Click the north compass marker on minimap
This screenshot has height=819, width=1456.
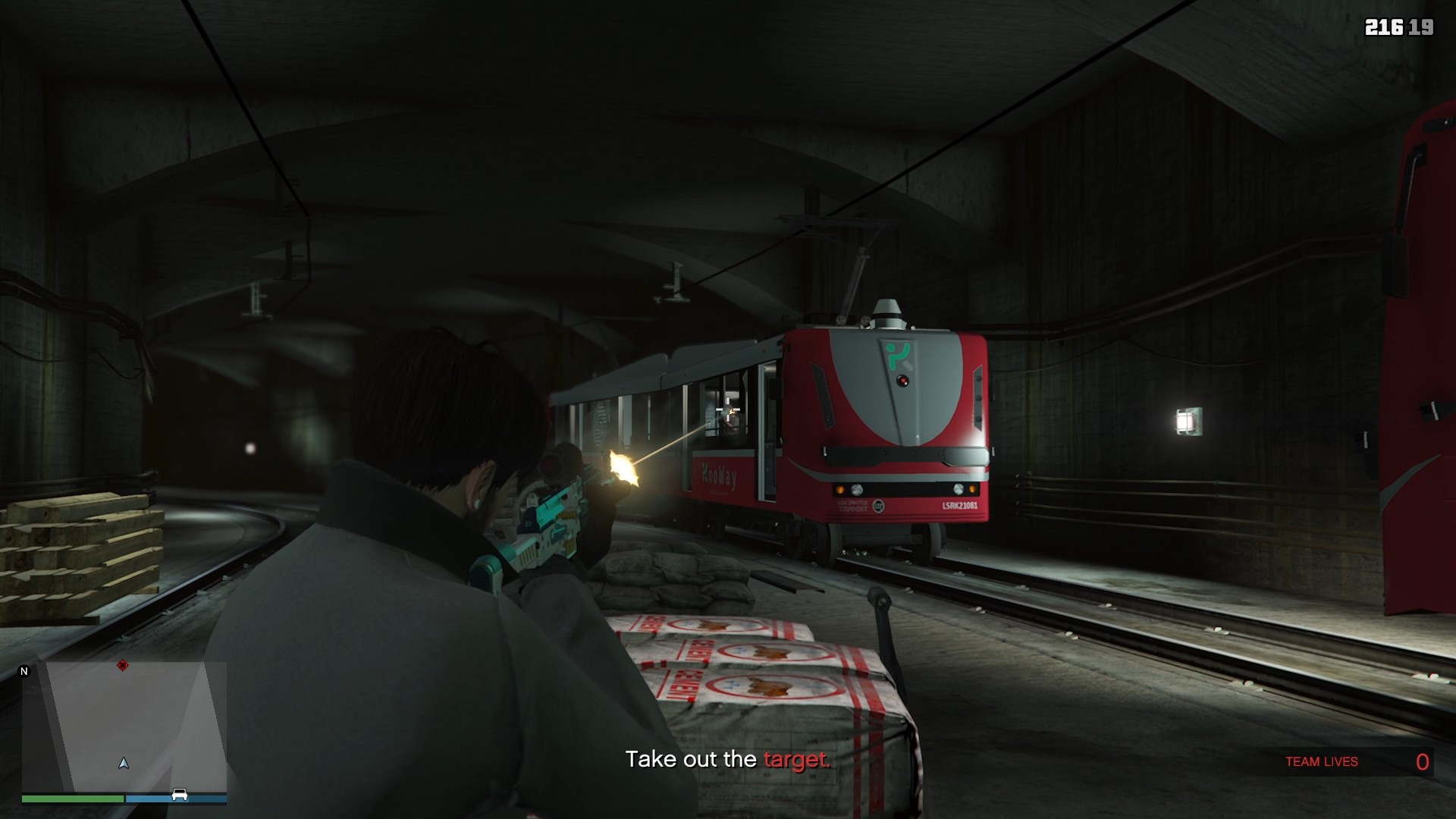[24, 671]
